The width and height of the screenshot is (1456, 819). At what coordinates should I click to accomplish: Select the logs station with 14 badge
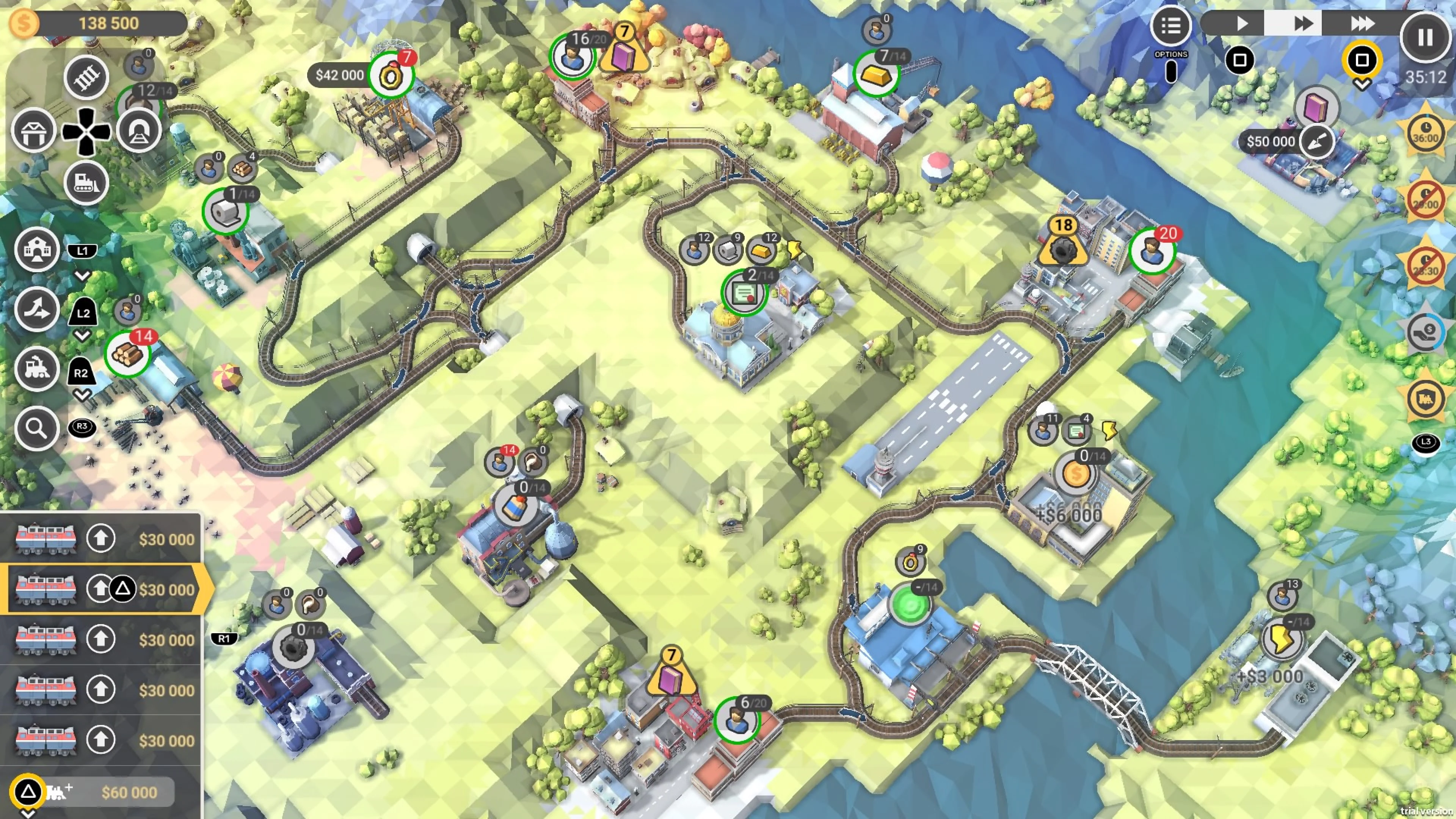(x=128, y=354)
